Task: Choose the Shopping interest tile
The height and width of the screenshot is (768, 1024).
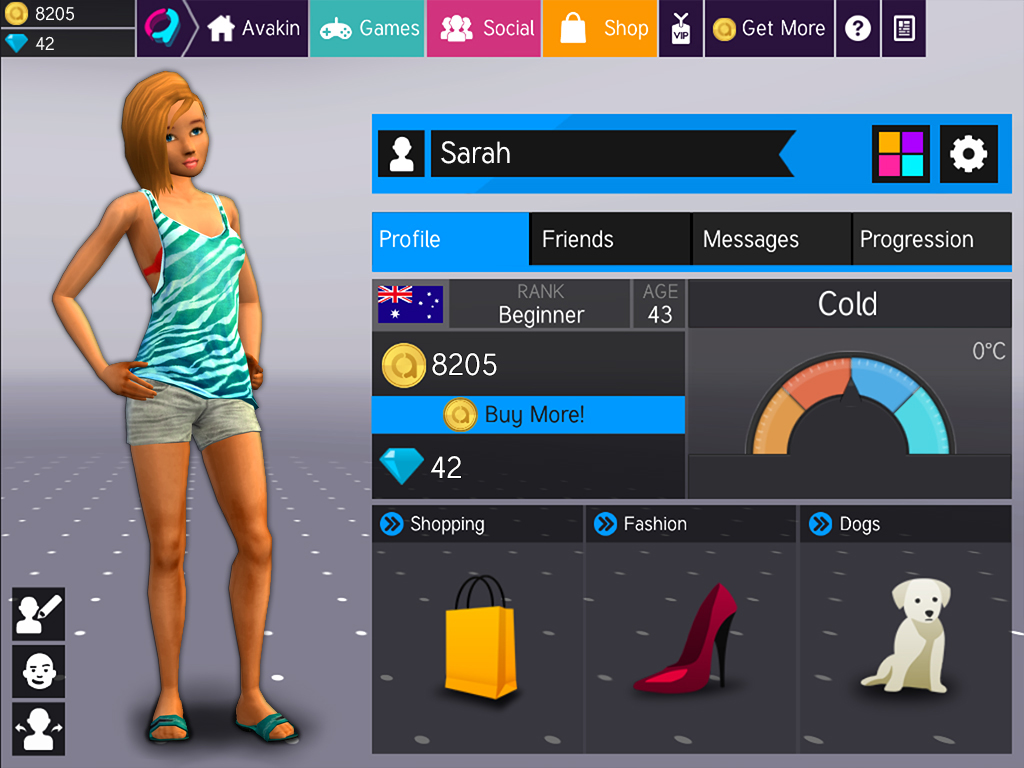Action: click(x=478, y=630)
